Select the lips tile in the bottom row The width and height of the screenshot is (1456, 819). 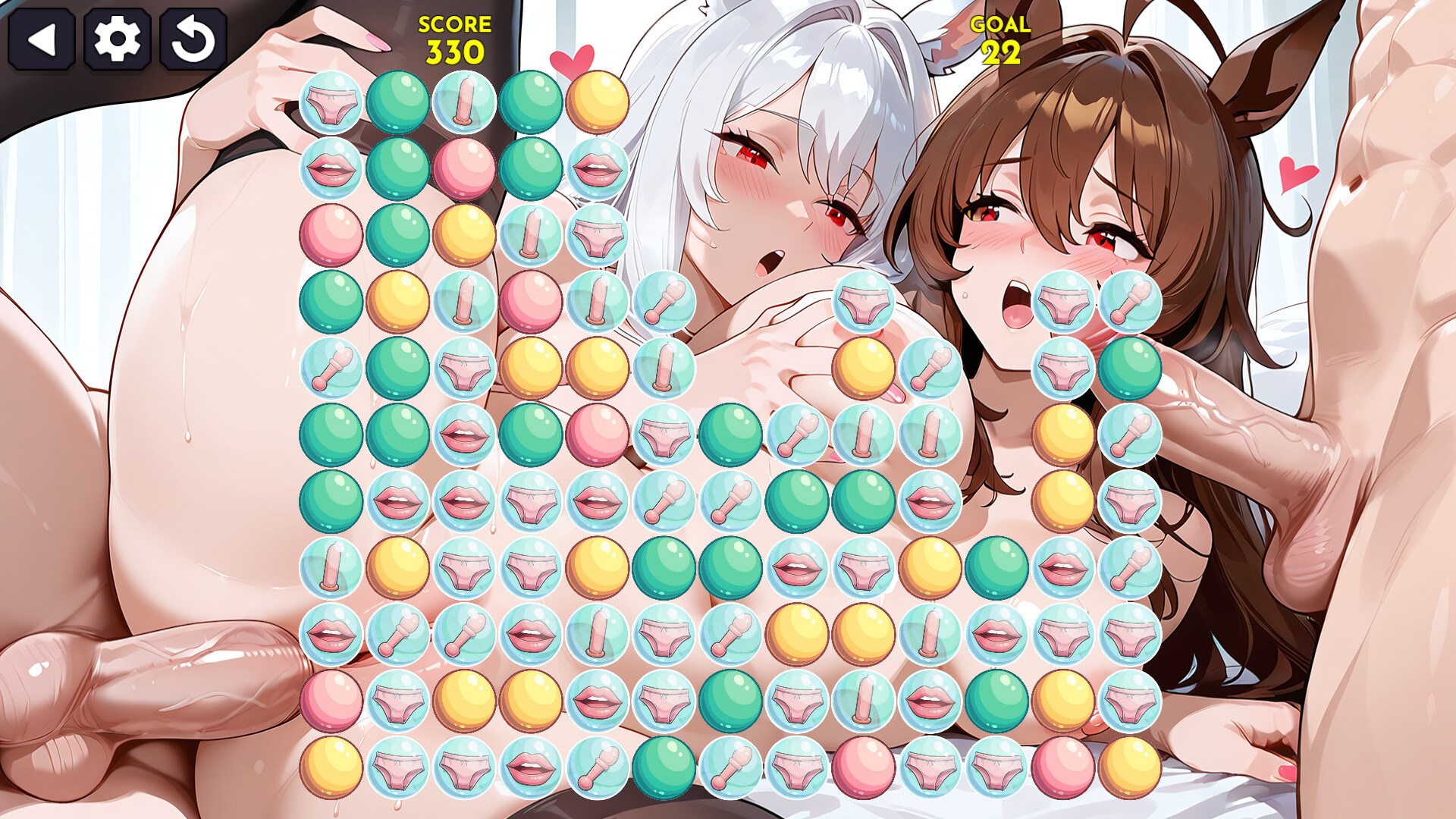pyautogui.click(x=534, y=768)
